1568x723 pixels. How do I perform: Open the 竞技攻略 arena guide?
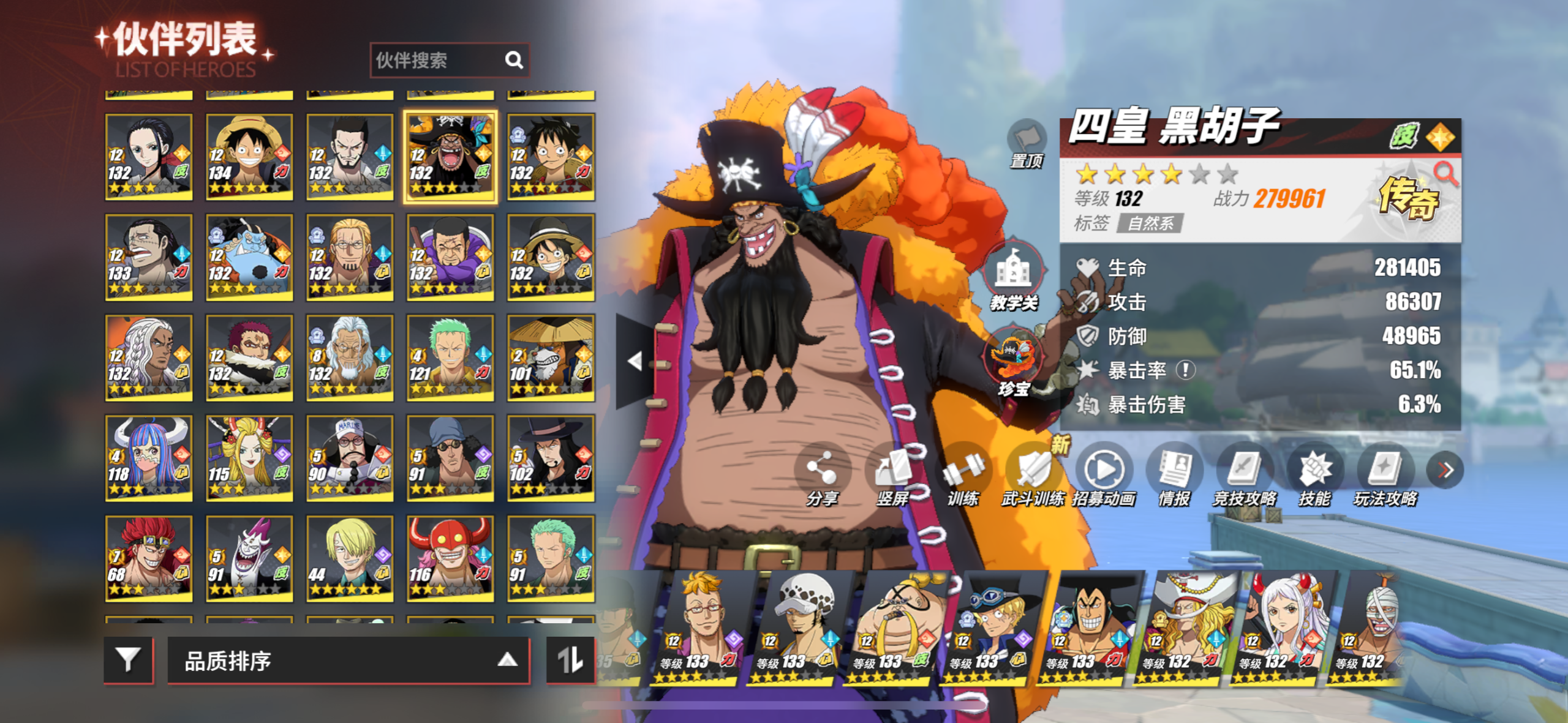[x=1245, y=474]
